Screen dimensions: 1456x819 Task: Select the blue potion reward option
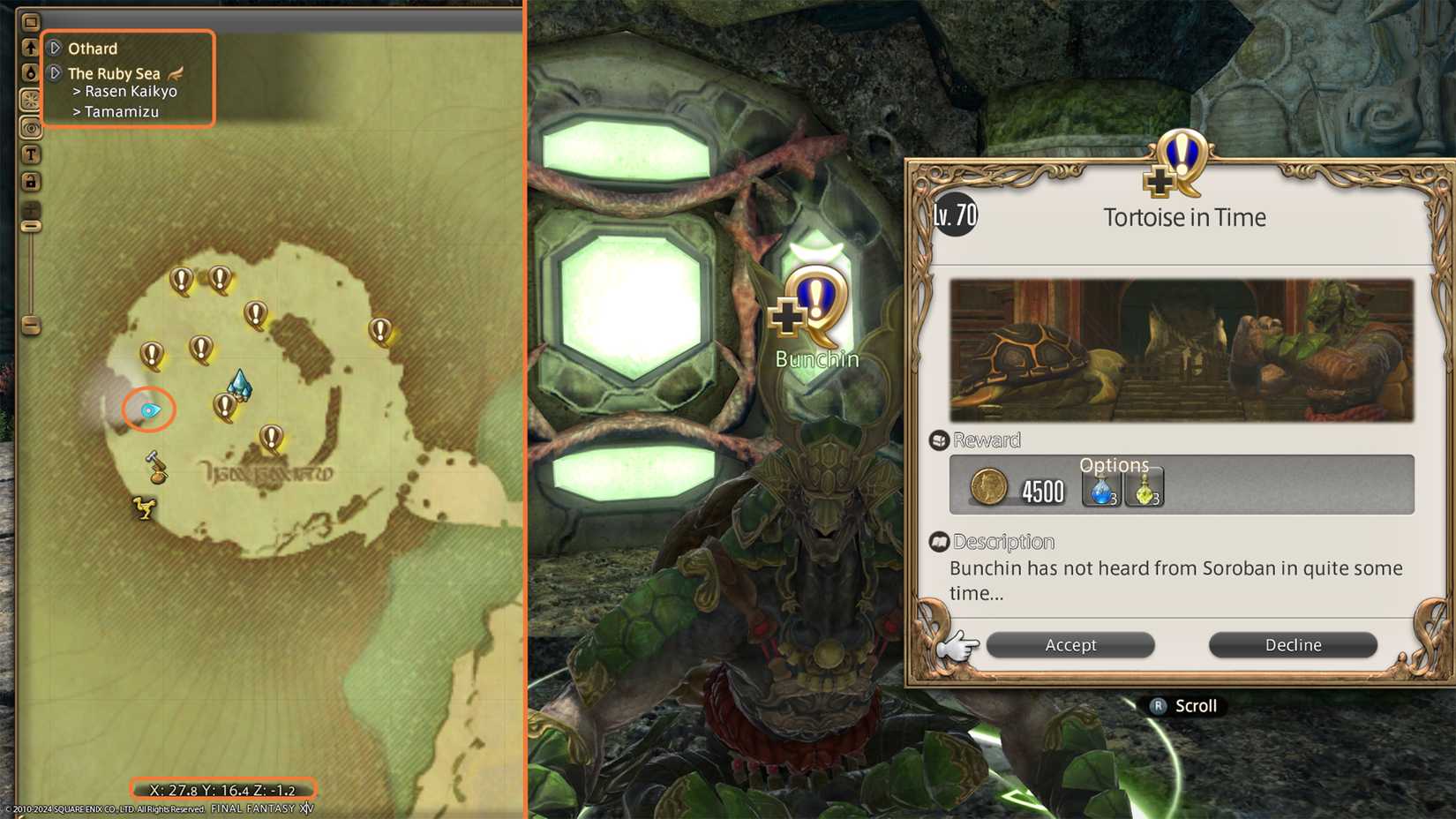1100,491
